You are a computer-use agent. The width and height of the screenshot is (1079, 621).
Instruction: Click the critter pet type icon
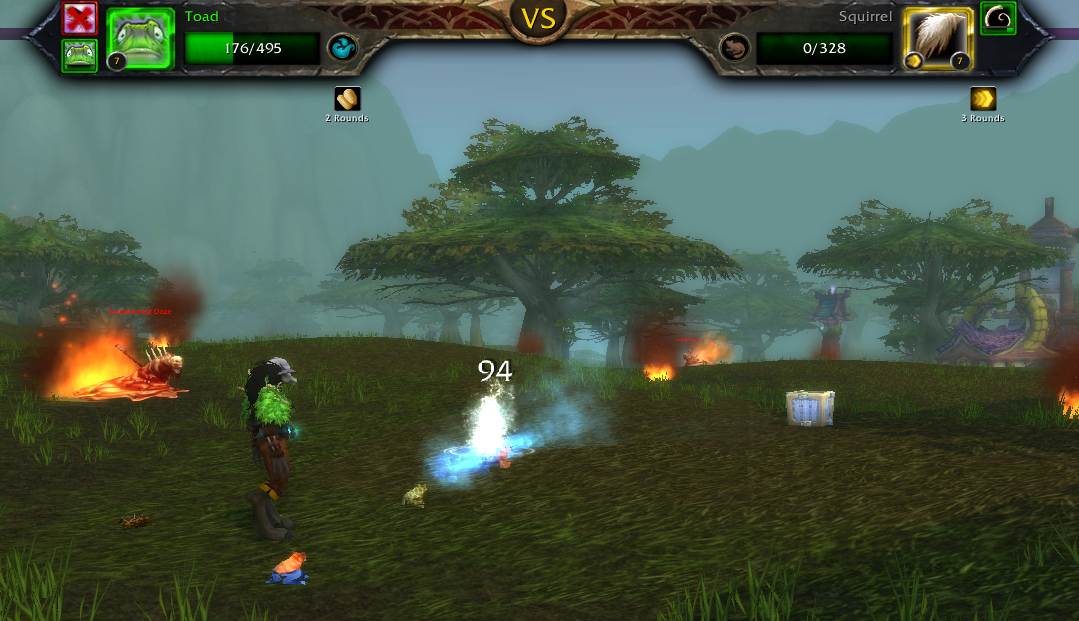(x=735, y=47)
